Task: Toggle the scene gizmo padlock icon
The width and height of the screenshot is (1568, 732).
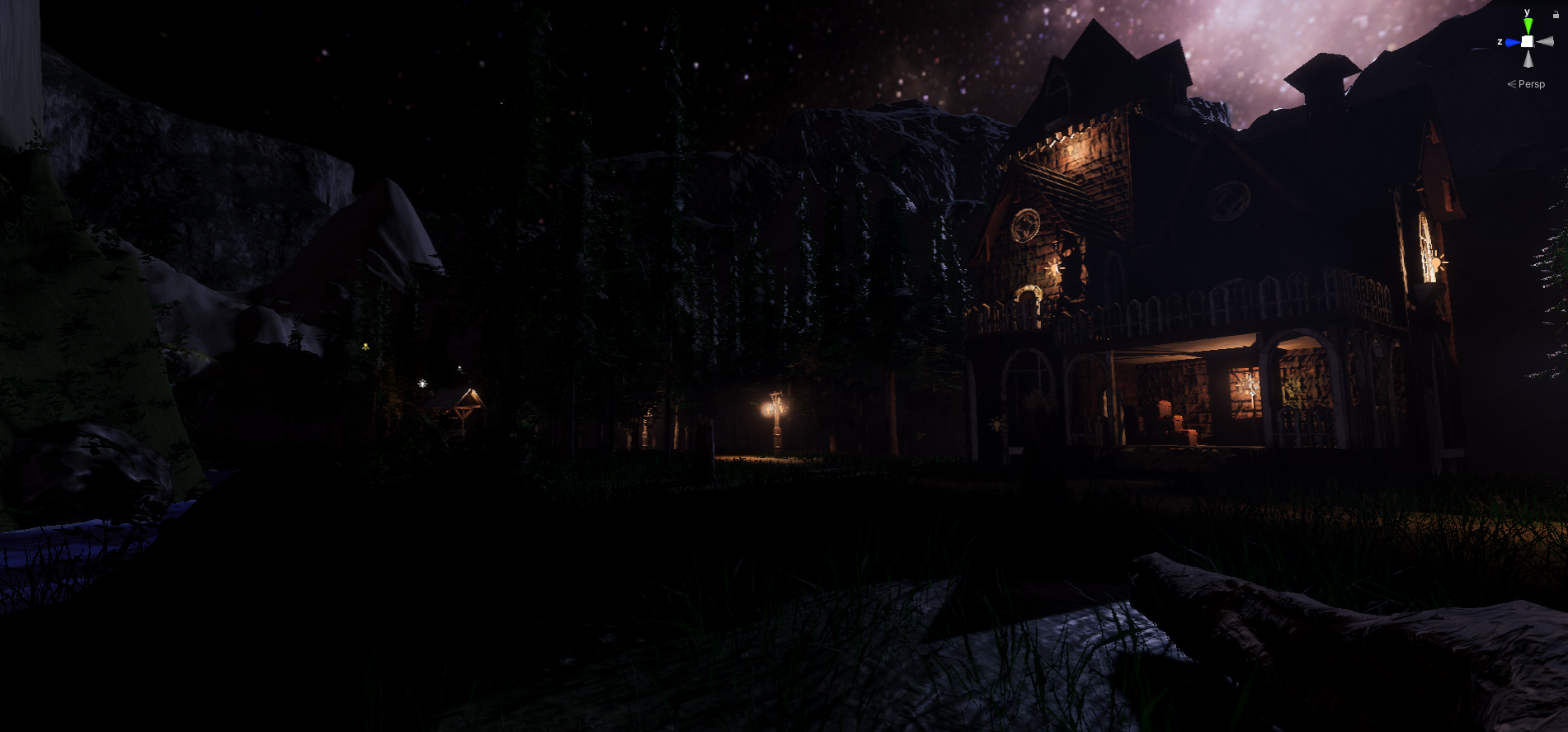Action: [x=1556, y=14]
